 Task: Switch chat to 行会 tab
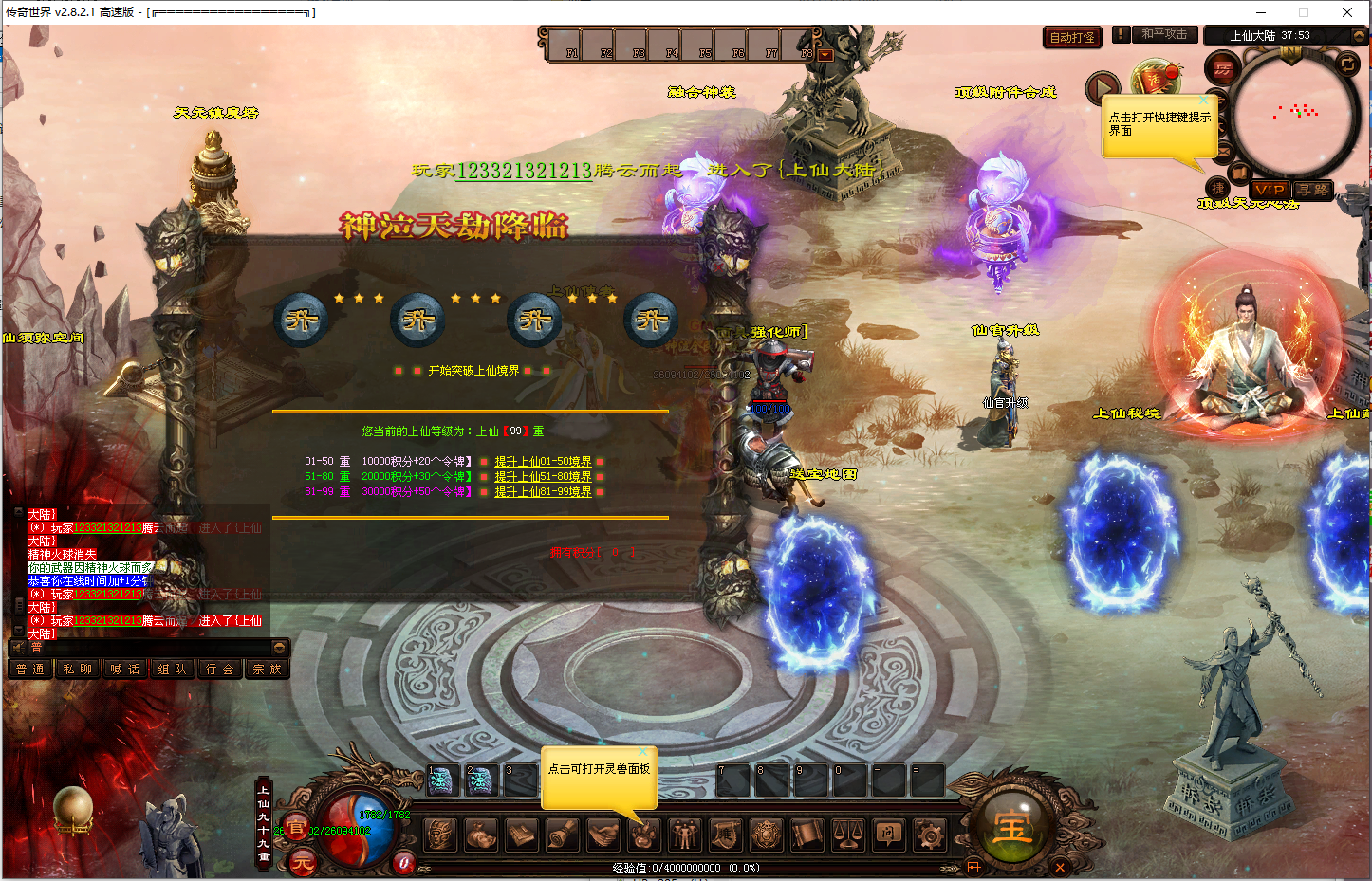(x=219, y=670)
